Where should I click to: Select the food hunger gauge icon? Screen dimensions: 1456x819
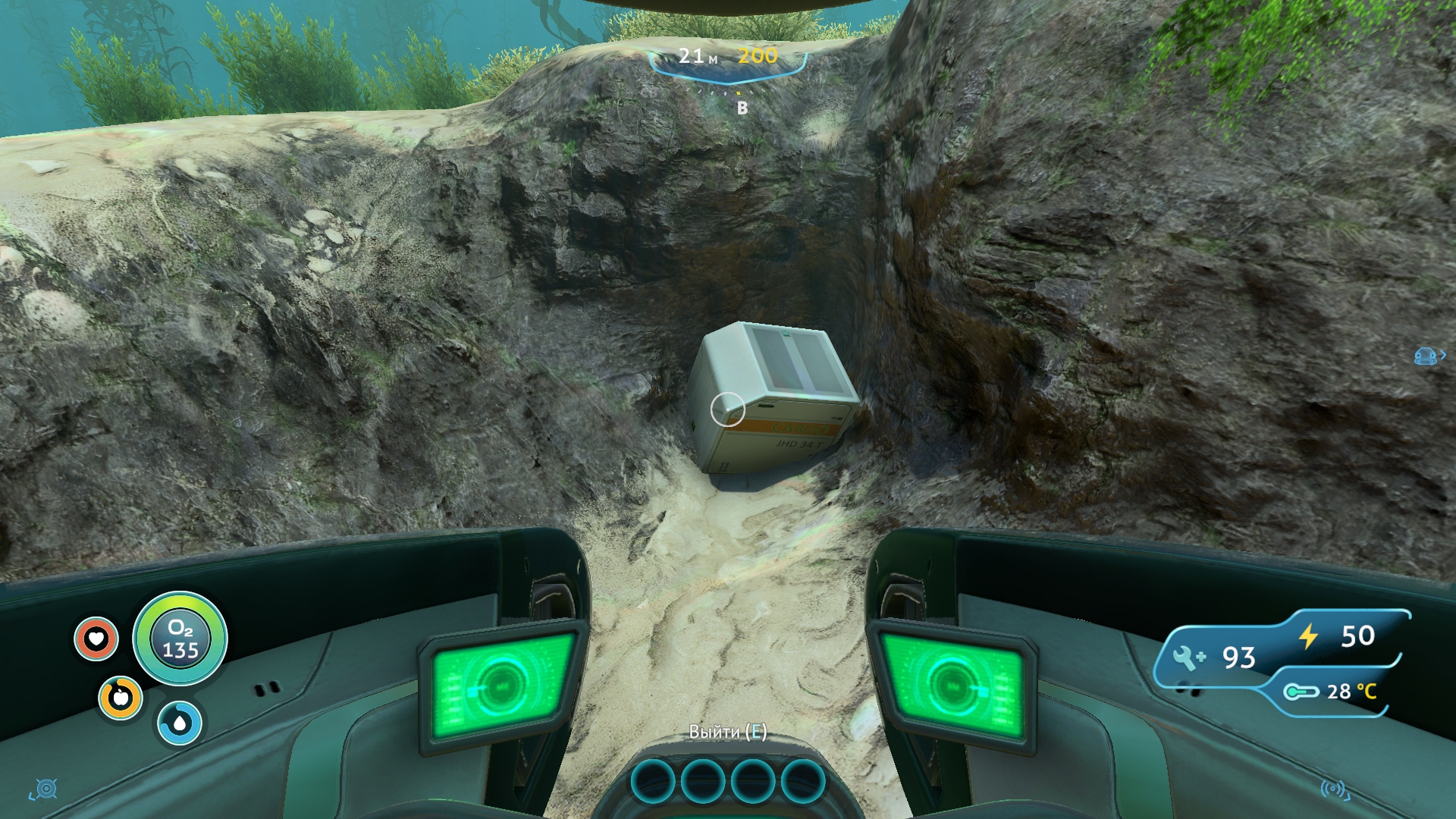[x=121, y=698]
